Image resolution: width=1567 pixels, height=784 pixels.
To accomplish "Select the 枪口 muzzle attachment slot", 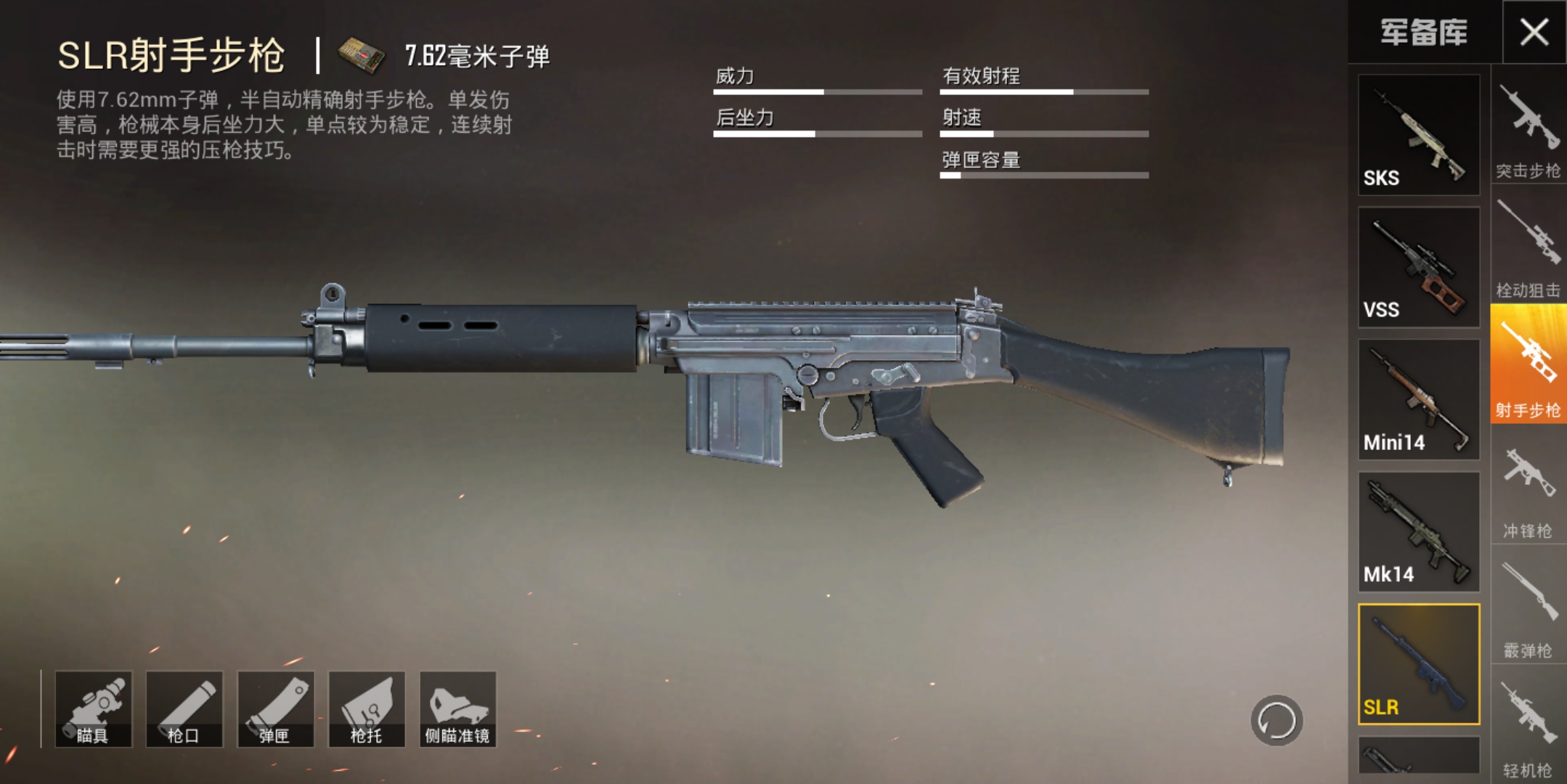I will [x=184, y=709].
